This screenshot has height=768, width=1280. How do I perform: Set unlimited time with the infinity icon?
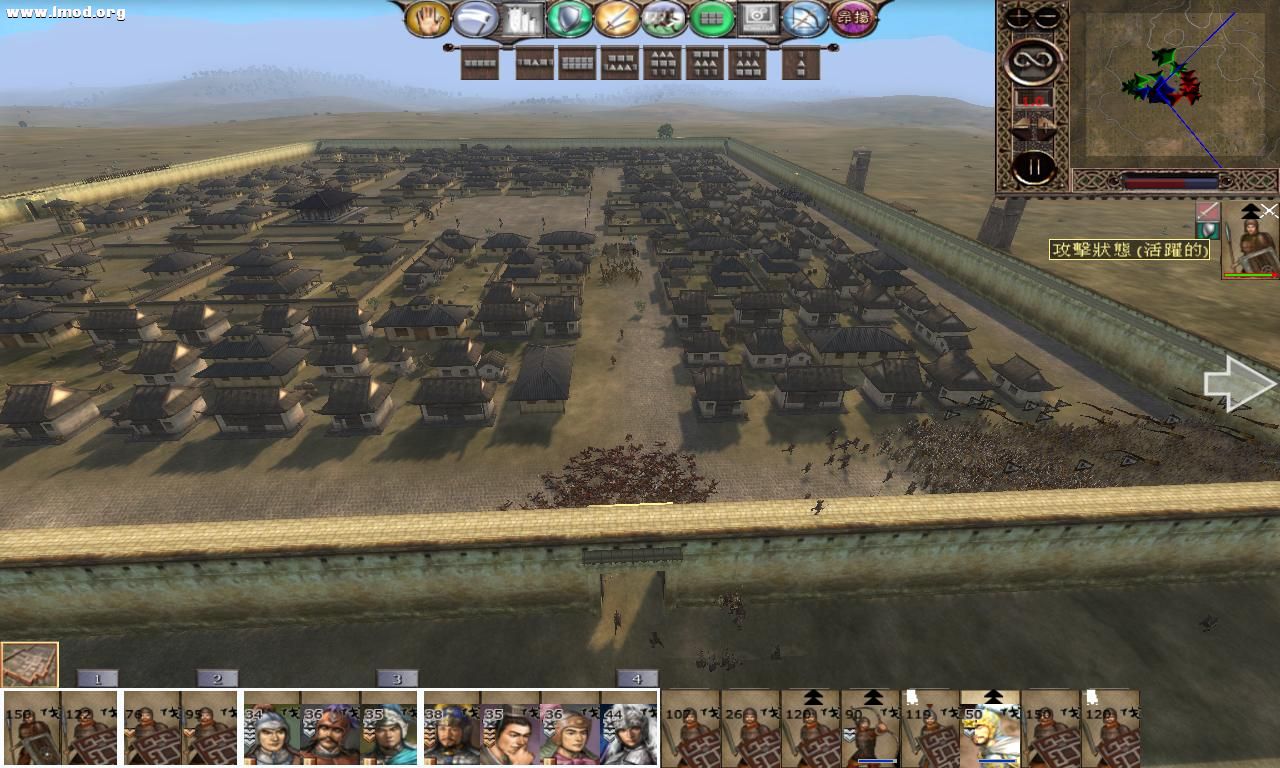(1034, 60)
